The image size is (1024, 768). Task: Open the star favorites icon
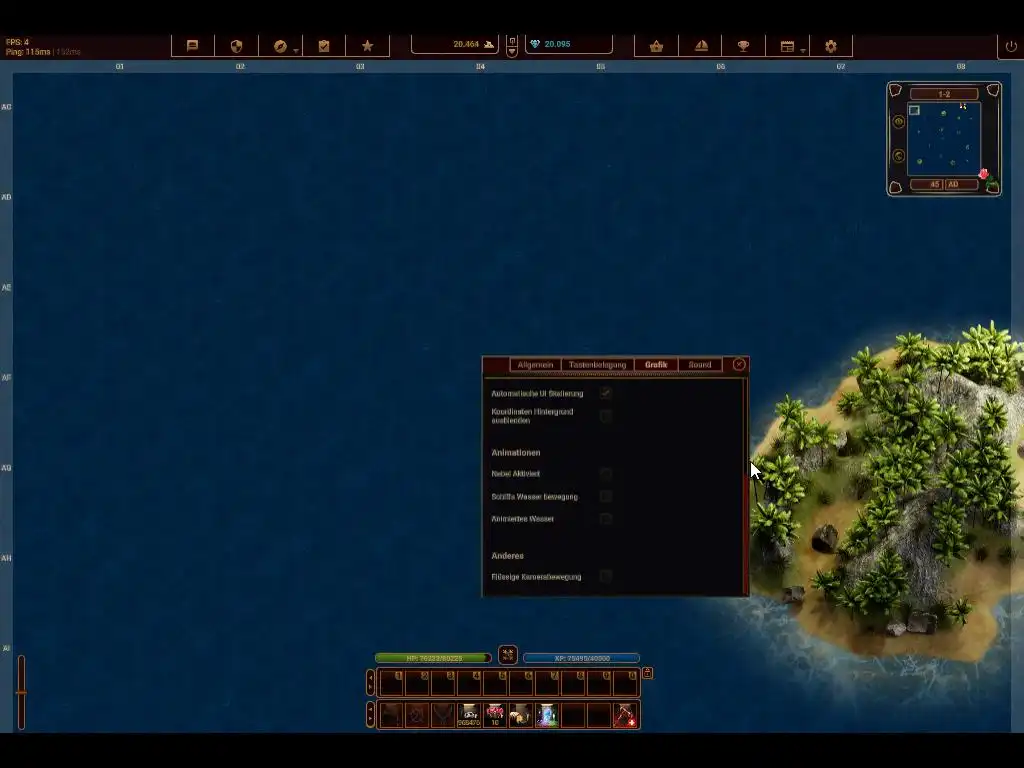tap(367, 46)
